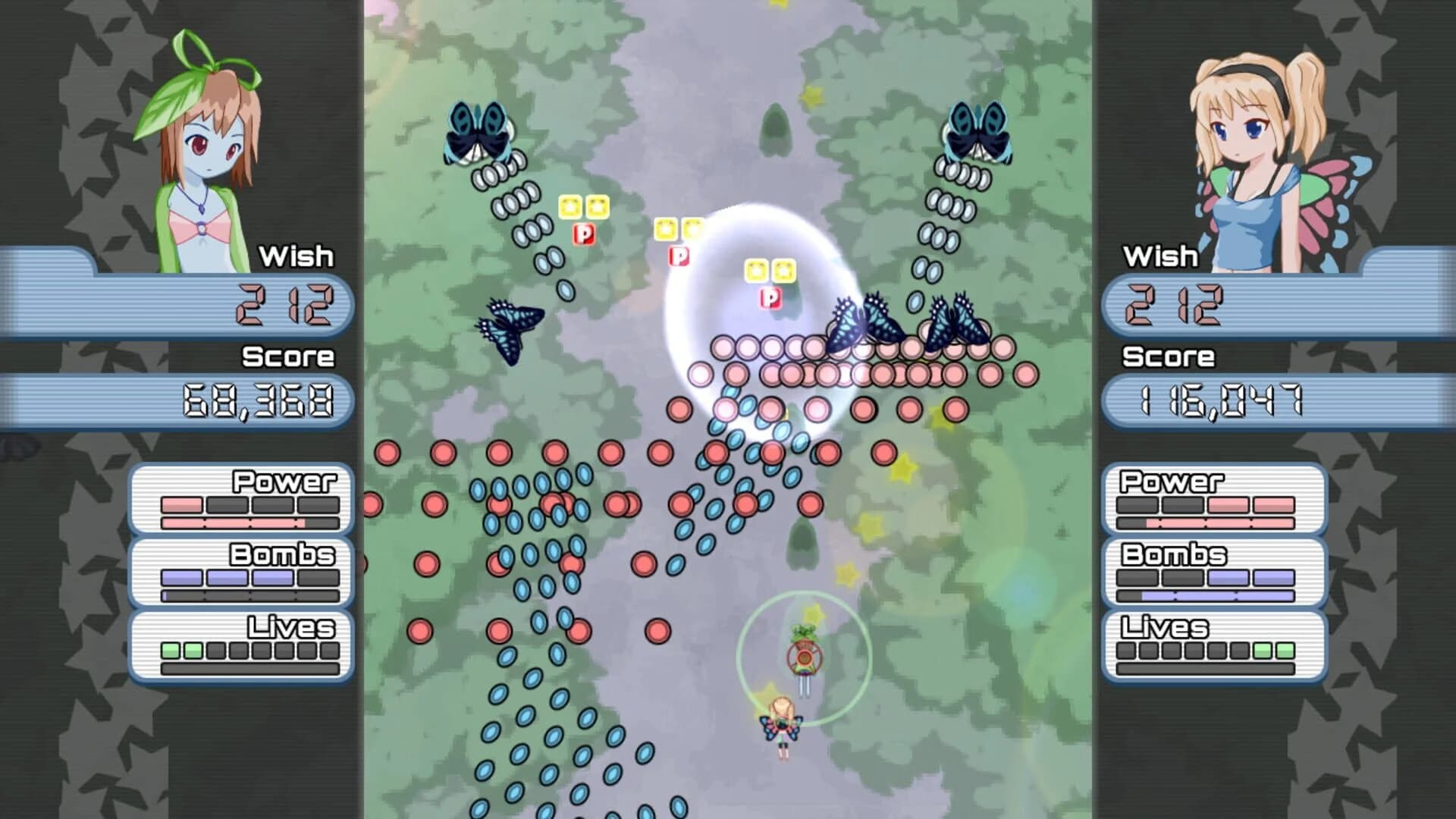This screenshot has width=1456, height=819.
Task: Target the butterfly enemy at top right
Action: (977, 129)
